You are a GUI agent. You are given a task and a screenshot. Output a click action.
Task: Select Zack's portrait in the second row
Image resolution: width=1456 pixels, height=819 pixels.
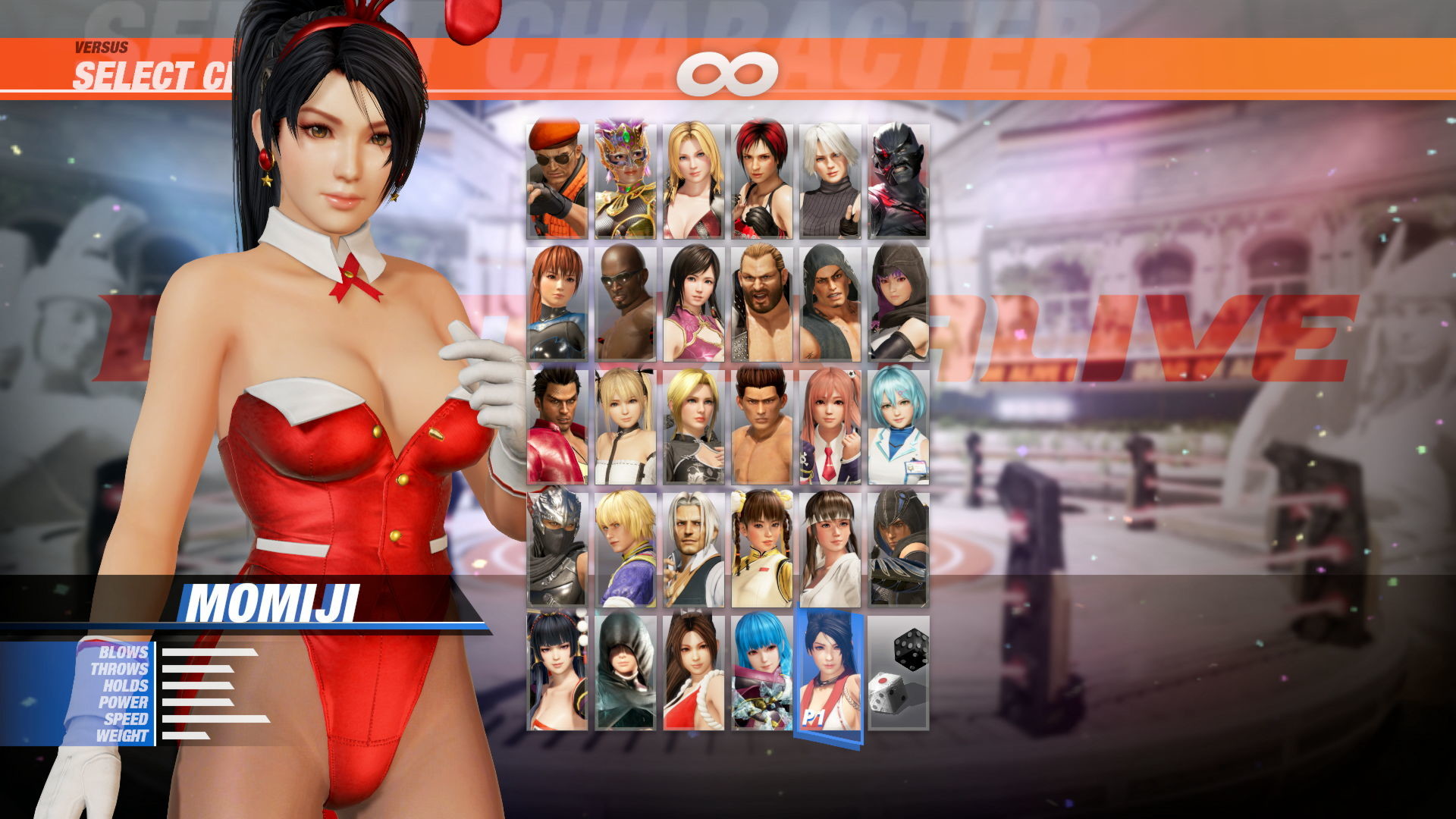[626, 303]
